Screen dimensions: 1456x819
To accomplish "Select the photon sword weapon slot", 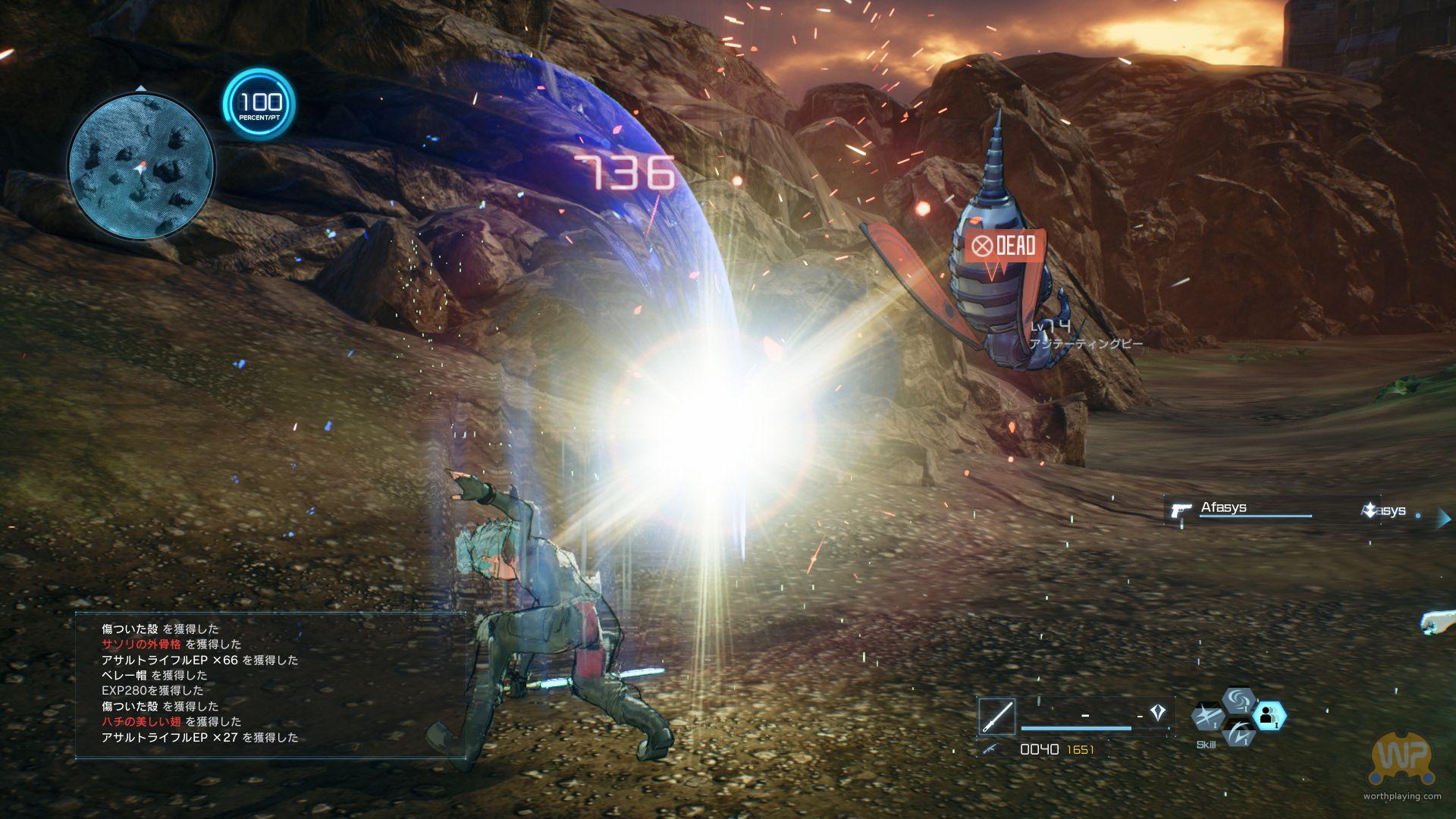I will 996,716.
